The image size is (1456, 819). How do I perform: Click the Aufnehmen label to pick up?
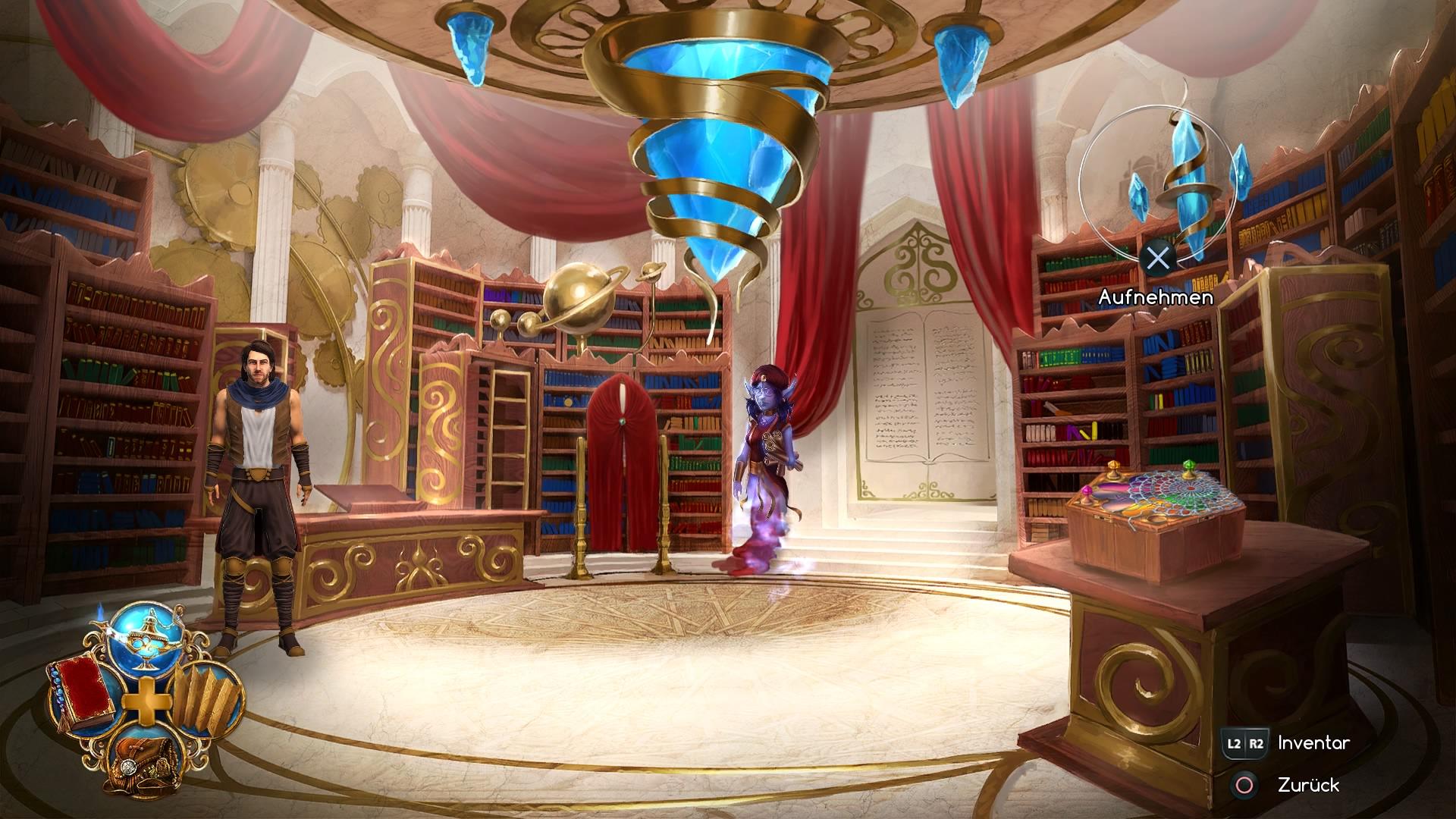click(x=1156, y=299)
